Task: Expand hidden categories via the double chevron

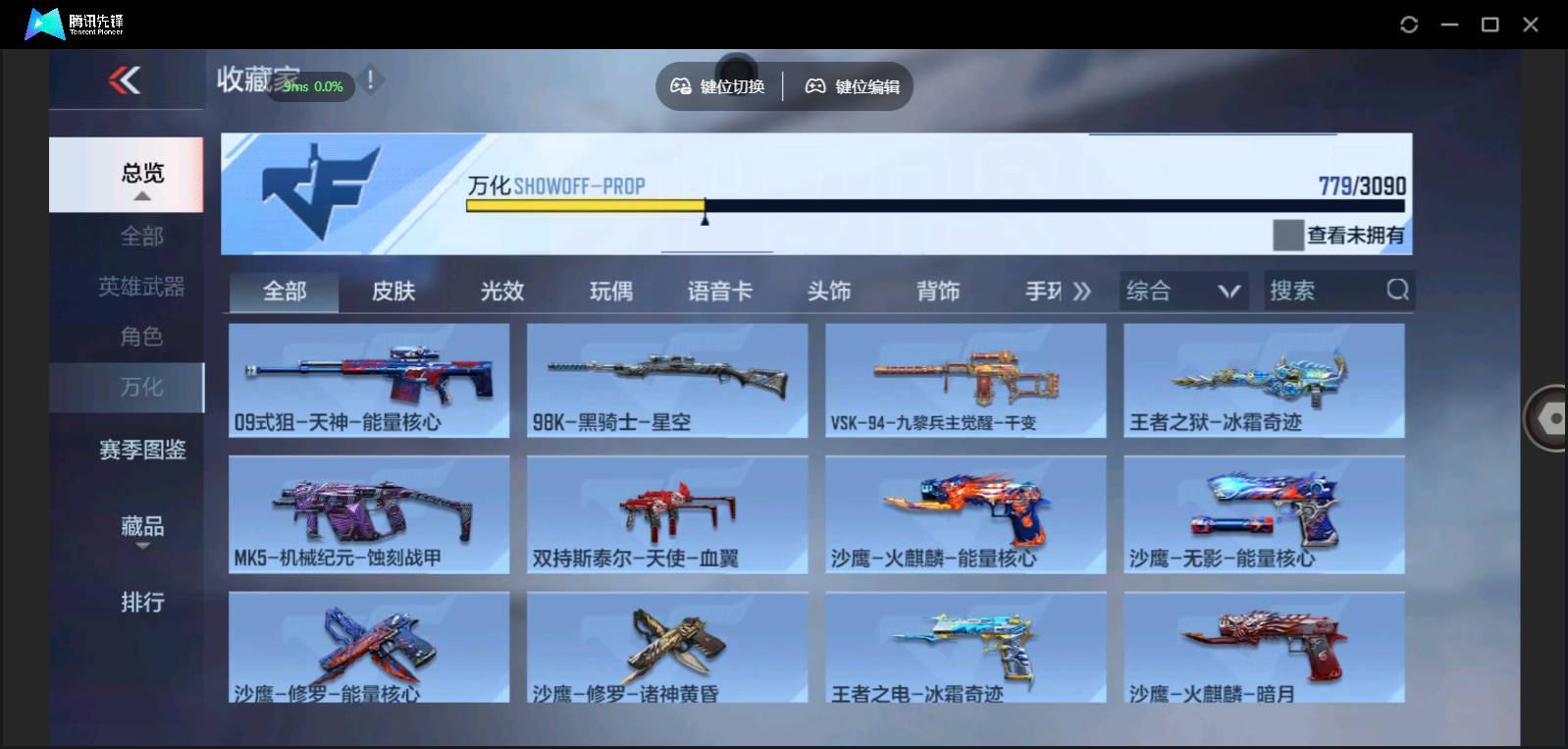Action: point(1082,291)
